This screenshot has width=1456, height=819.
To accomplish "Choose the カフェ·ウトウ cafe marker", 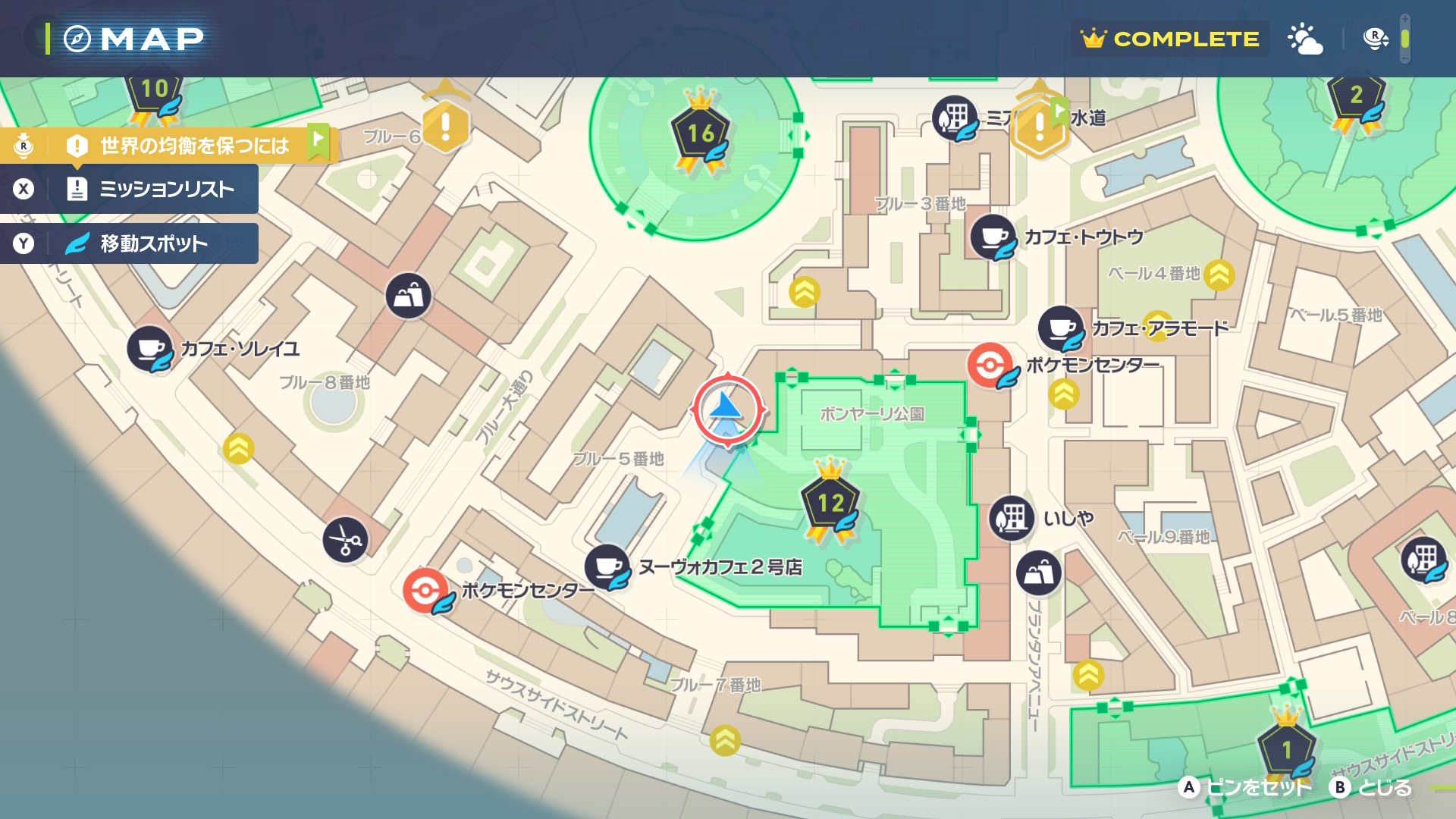I will coord(993,237).
